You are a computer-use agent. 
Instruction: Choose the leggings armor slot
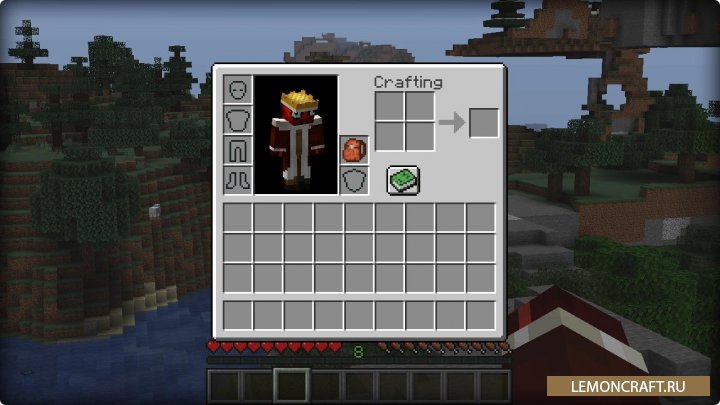(x=237, y=150)
